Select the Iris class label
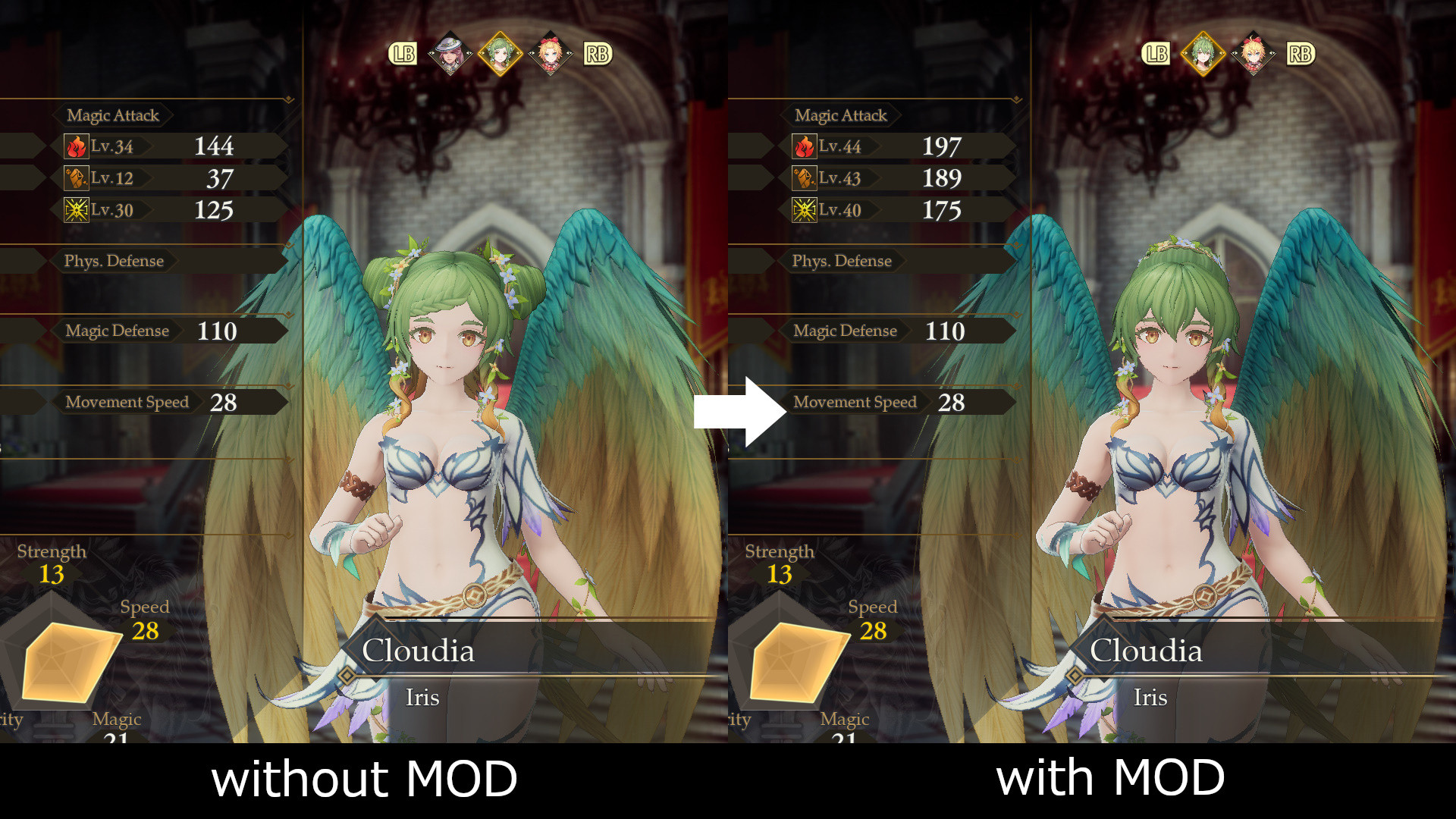This screenshot has width=1456, height=819. pyautogui.click(x=423, y=698)
